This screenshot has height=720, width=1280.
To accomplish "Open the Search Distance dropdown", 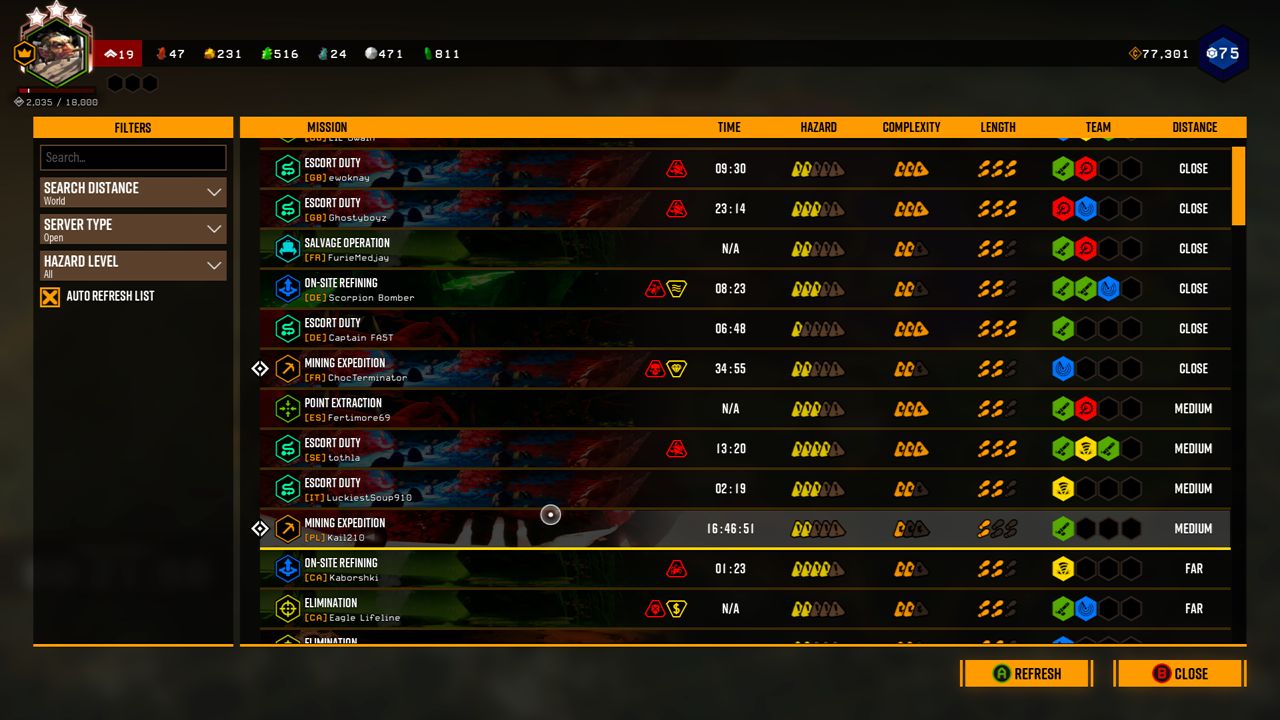I will pyautogui.click(x=132, y=192).
